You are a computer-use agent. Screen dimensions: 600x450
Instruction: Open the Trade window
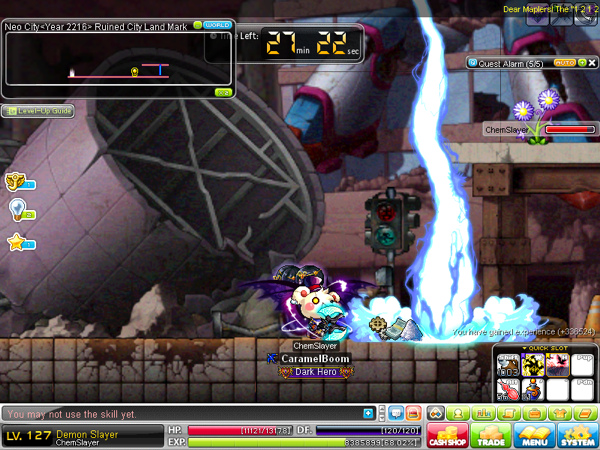[x=491, y=435]
